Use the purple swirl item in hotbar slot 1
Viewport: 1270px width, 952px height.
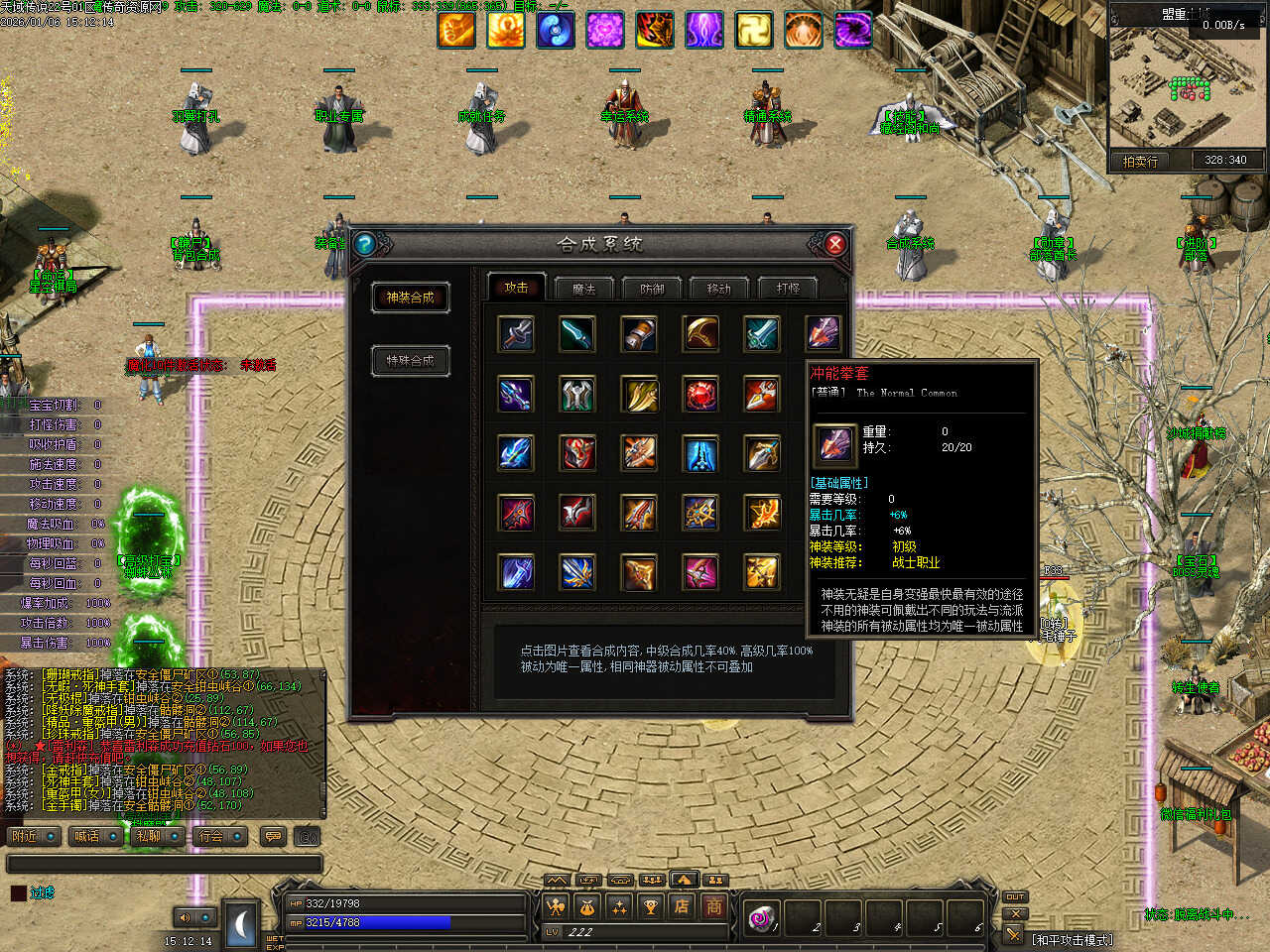[x=763, y=918]
